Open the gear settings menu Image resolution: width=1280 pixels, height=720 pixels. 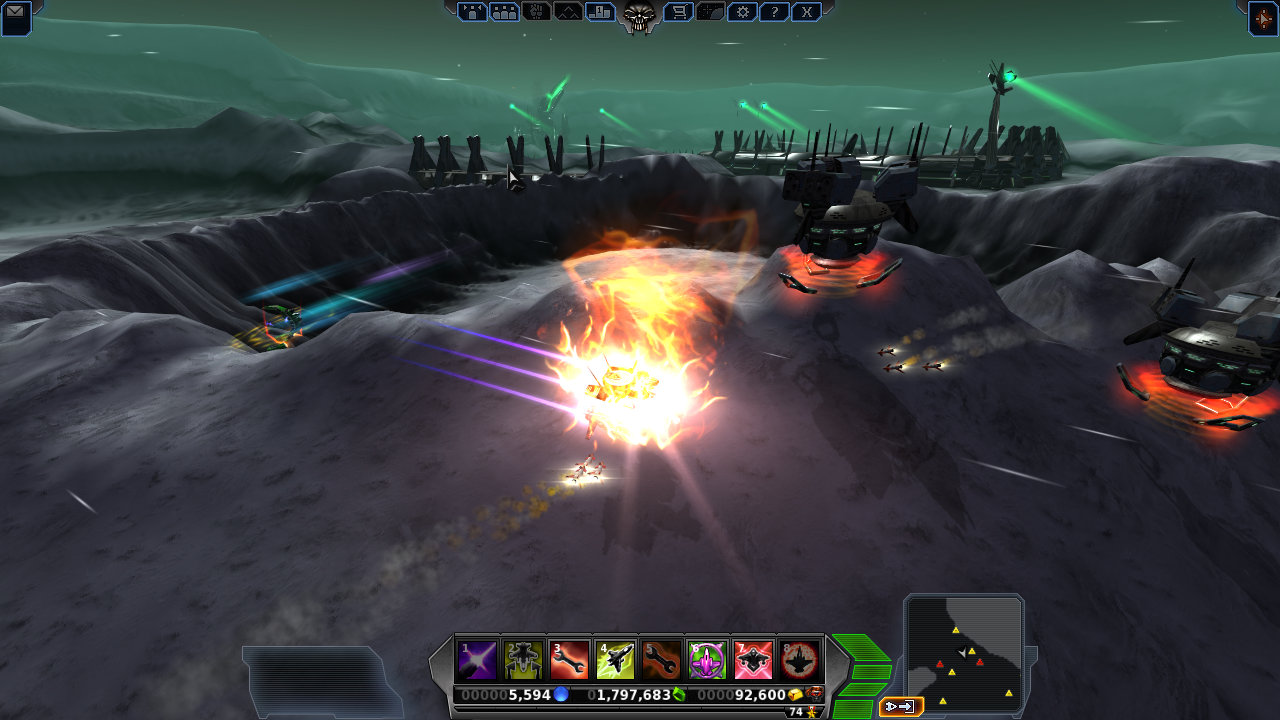[742, 12]
